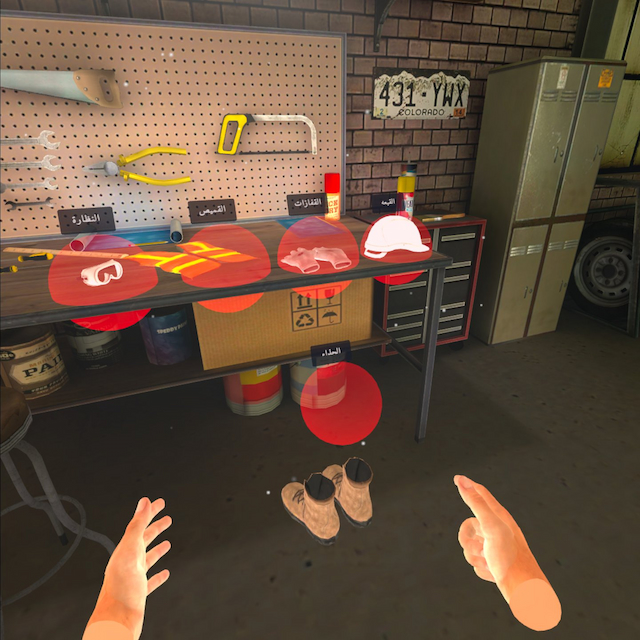Screen dimensions: 640x640
Task: Pick the highlighted orange safety vest
Action: 223,262
